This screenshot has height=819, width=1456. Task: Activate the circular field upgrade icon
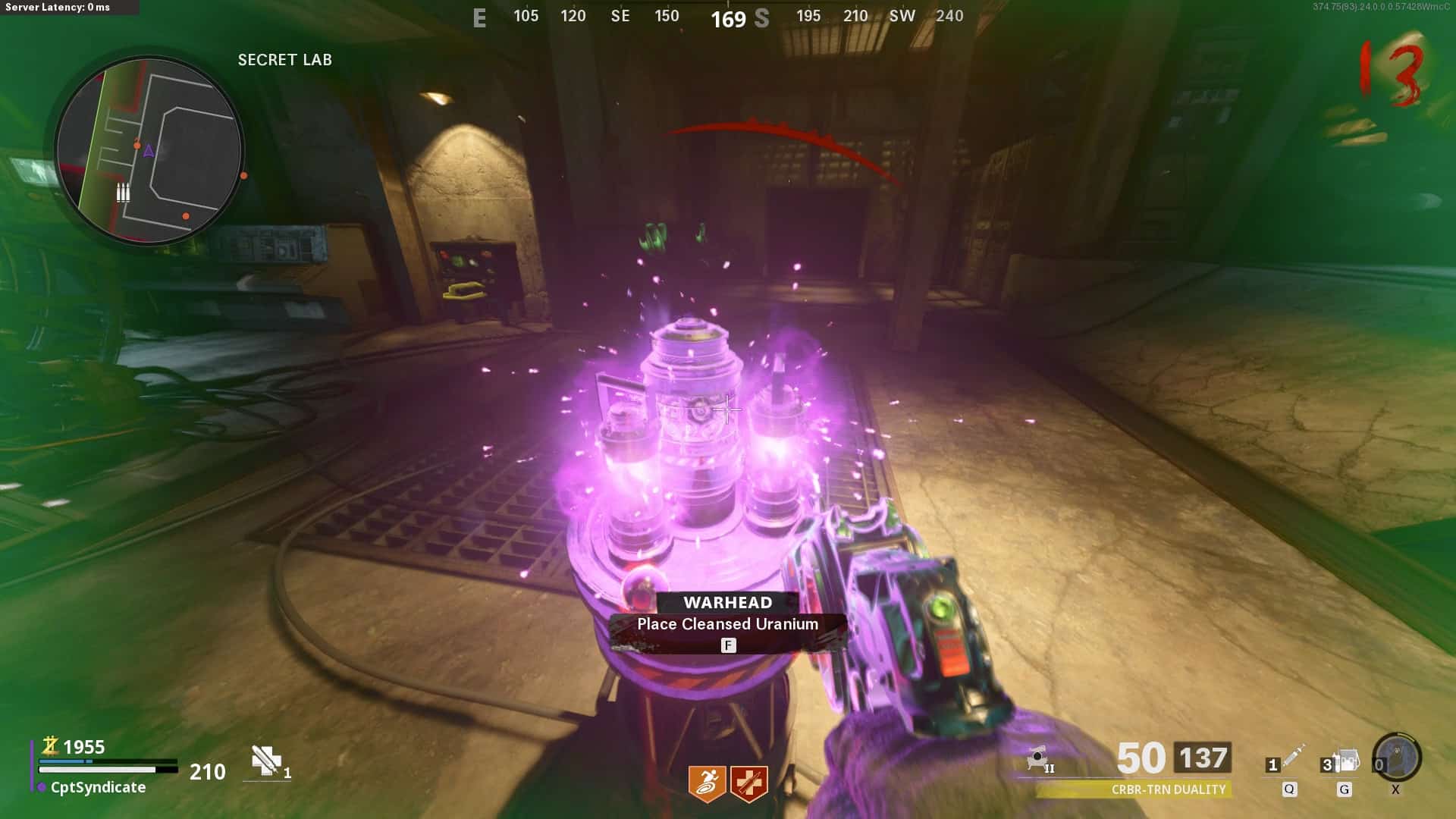[1397, 757]
